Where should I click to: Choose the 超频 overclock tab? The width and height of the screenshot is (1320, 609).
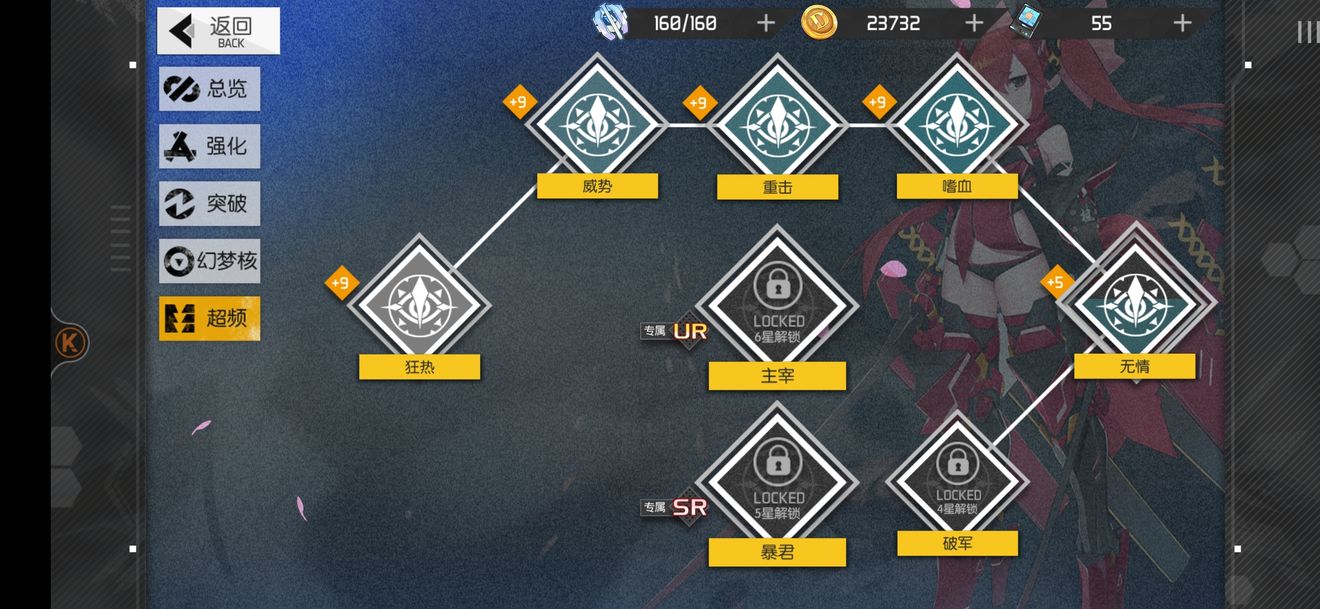pos(210,319)
